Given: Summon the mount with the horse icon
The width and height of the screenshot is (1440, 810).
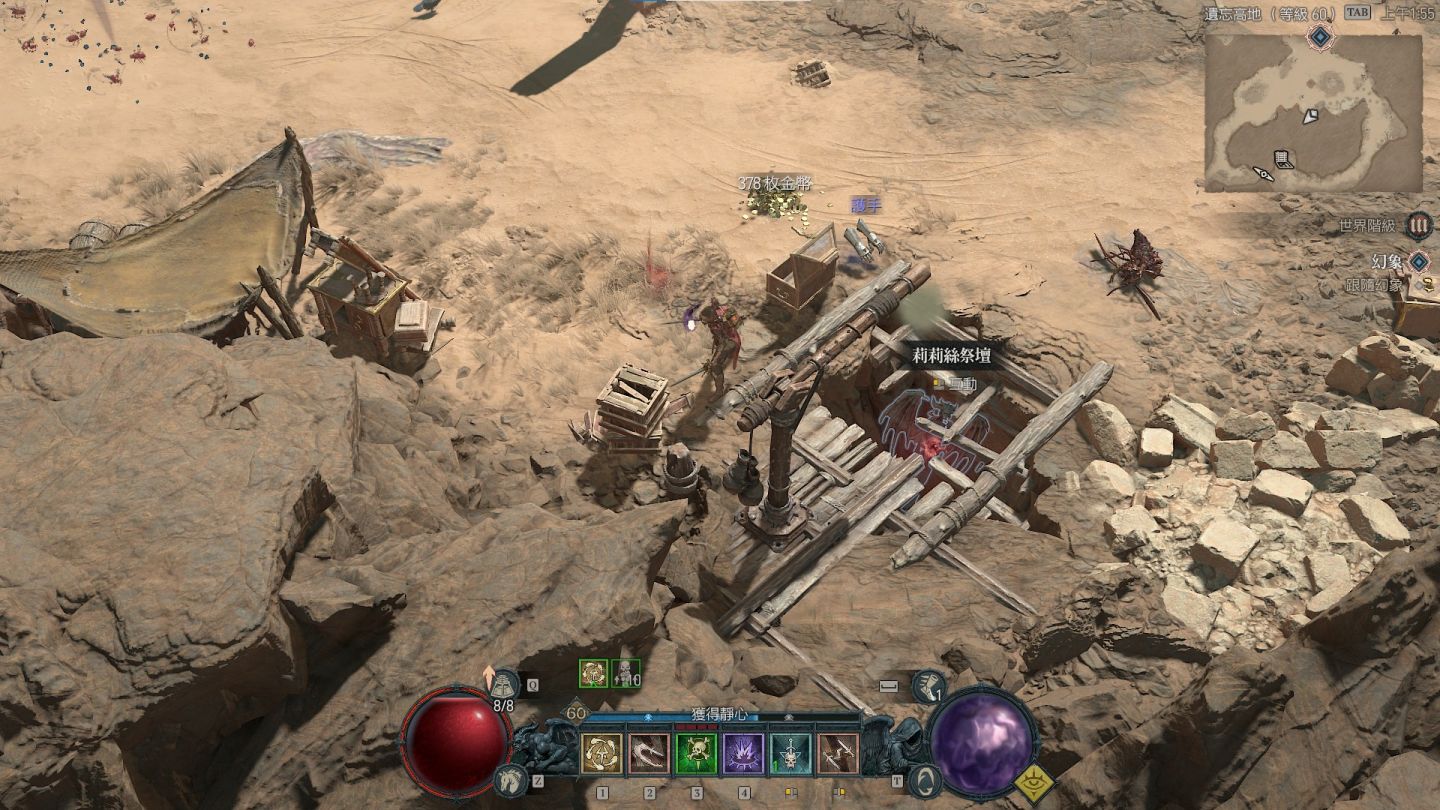Looking at the screenshot, I should [x=510, y=780].
